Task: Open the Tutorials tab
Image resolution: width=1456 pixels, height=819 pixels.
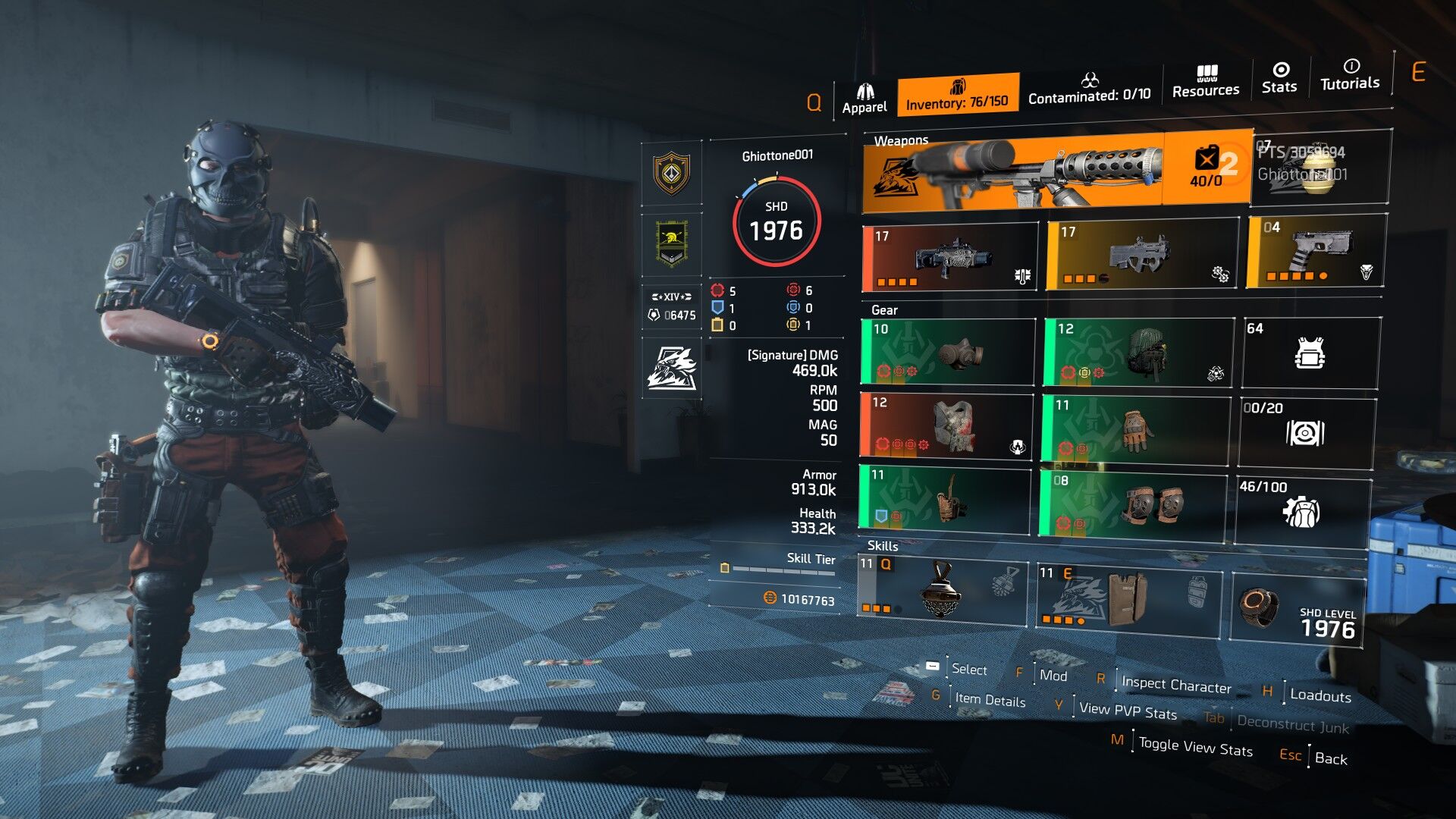Action: point(1350,75)
